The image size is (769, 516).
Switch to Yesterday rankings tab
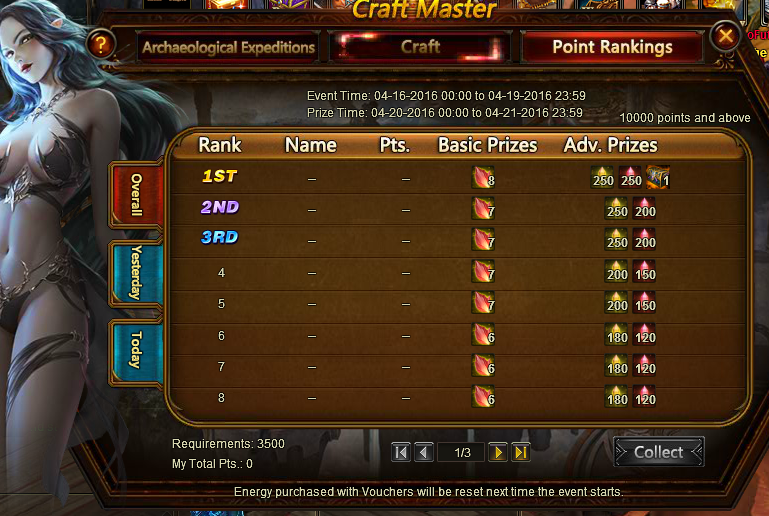135,272
